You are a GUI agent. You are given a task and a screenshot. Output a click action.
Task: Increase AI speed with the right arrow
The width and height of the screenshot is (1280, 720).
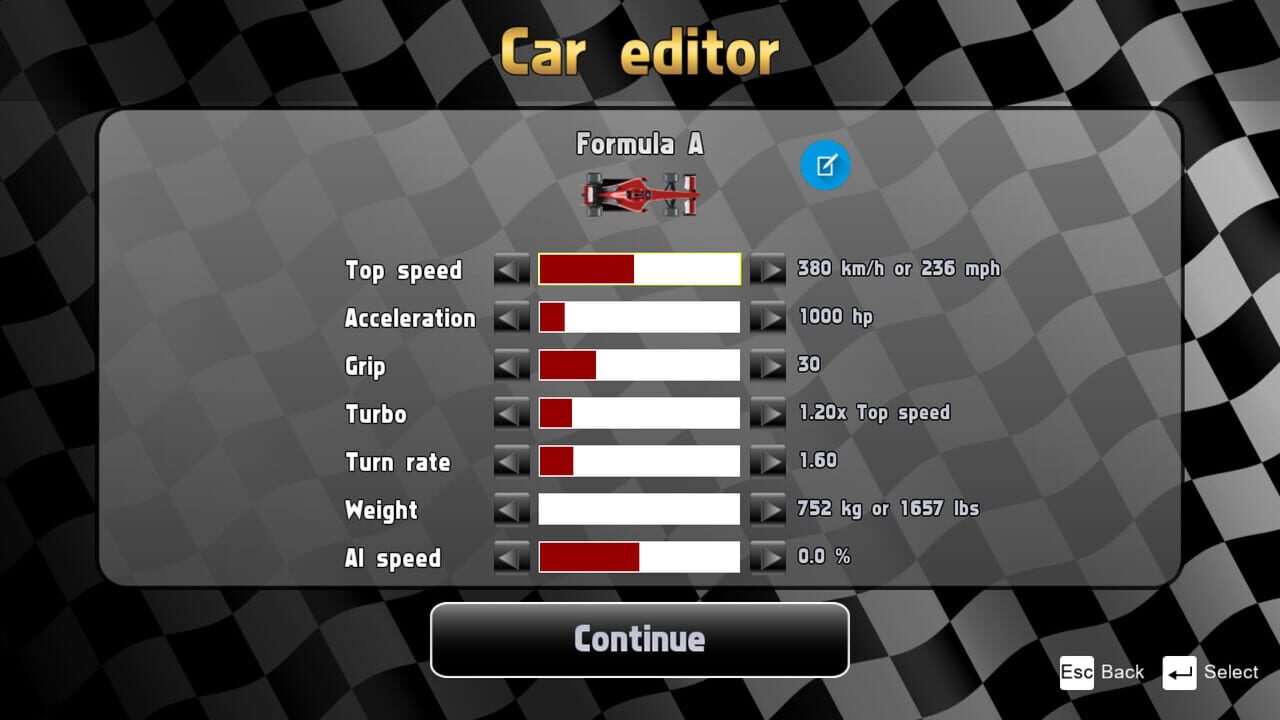(769, 557)
